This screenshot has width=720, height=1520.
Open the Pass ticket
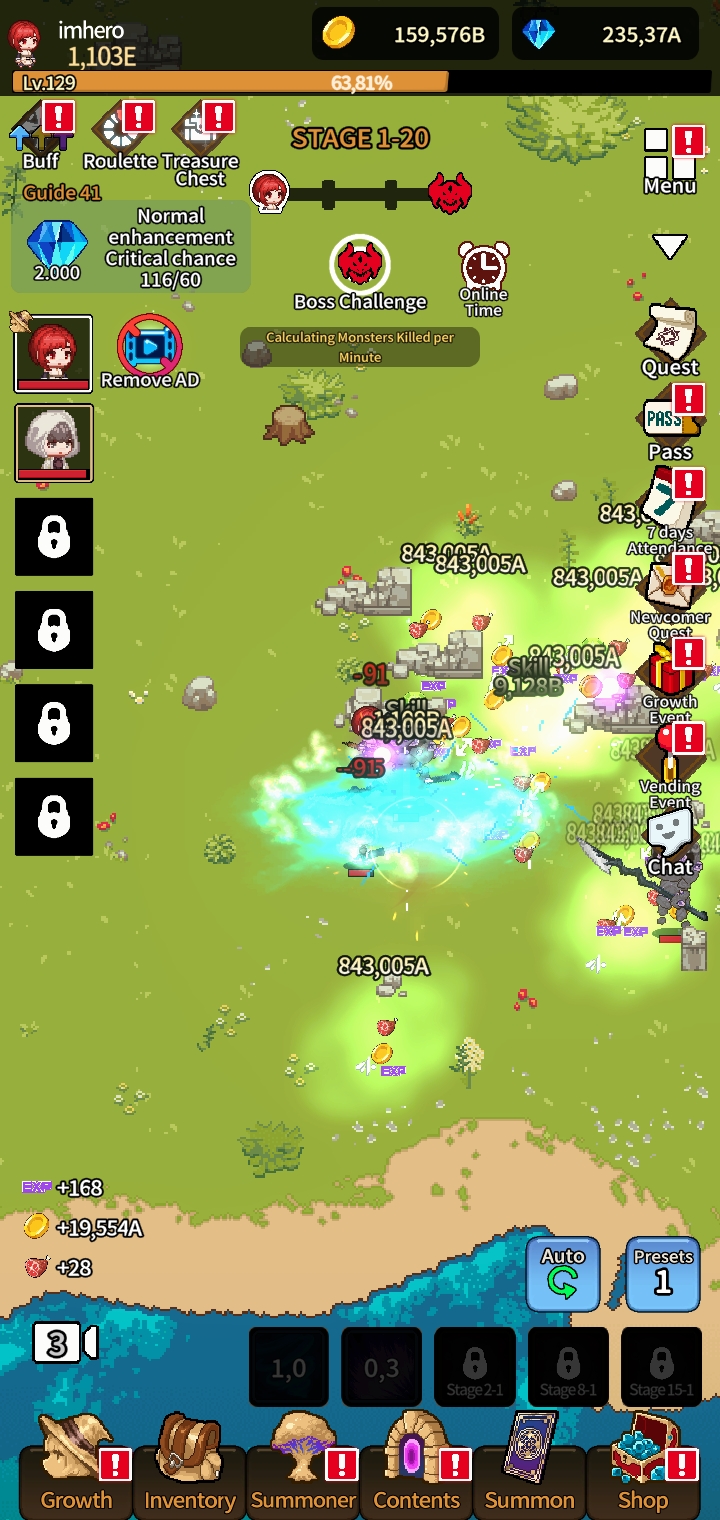(669, 422)
